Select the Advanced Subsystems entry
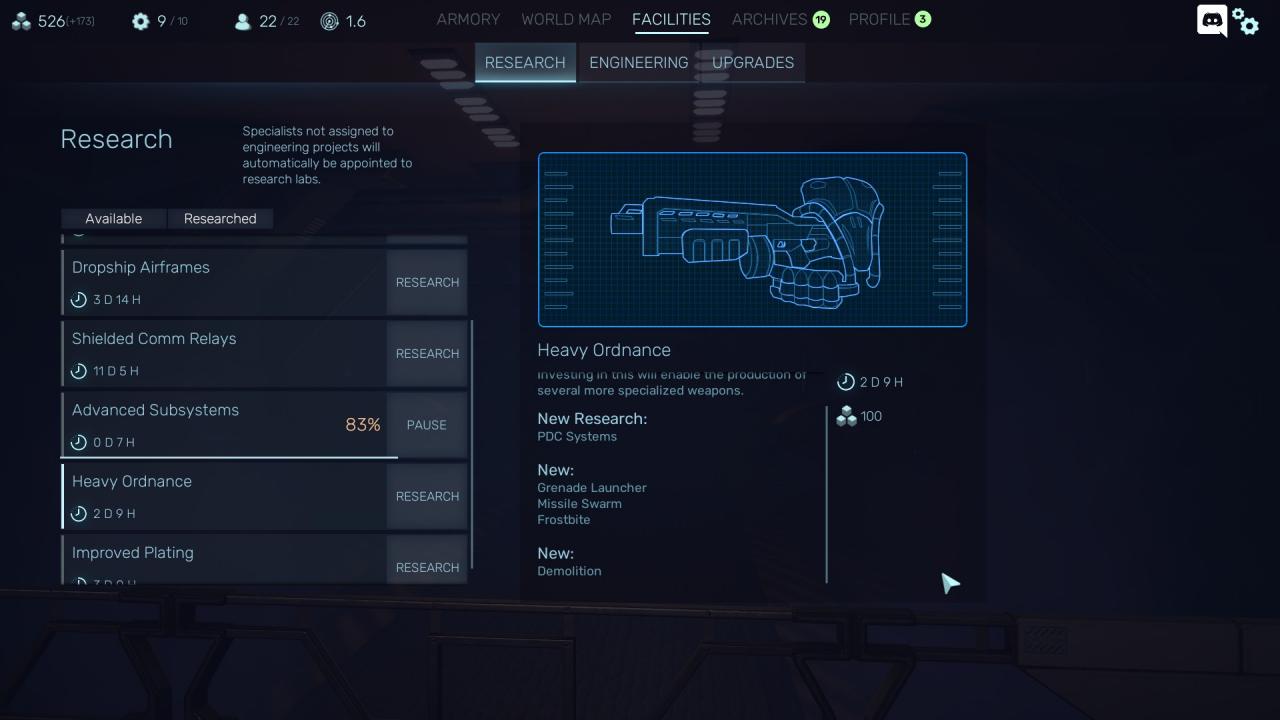Viewport: 1280px width, 720px height. pos(200,425)
